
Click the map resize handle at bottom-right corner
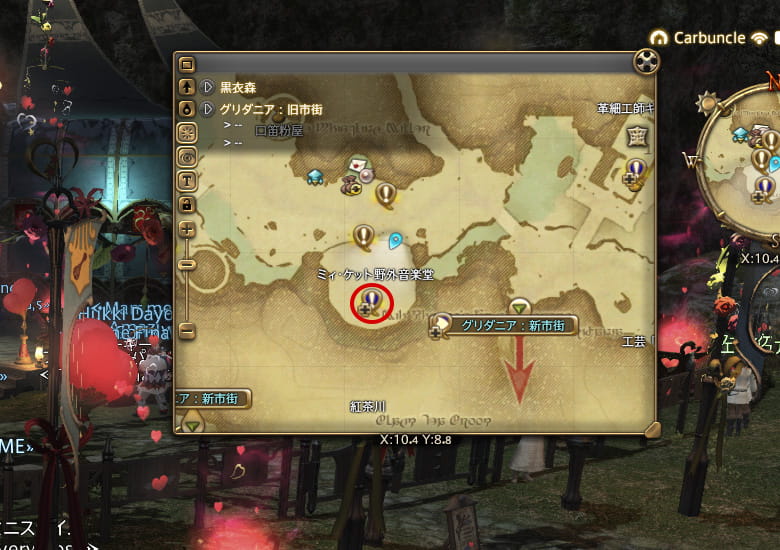651,430
